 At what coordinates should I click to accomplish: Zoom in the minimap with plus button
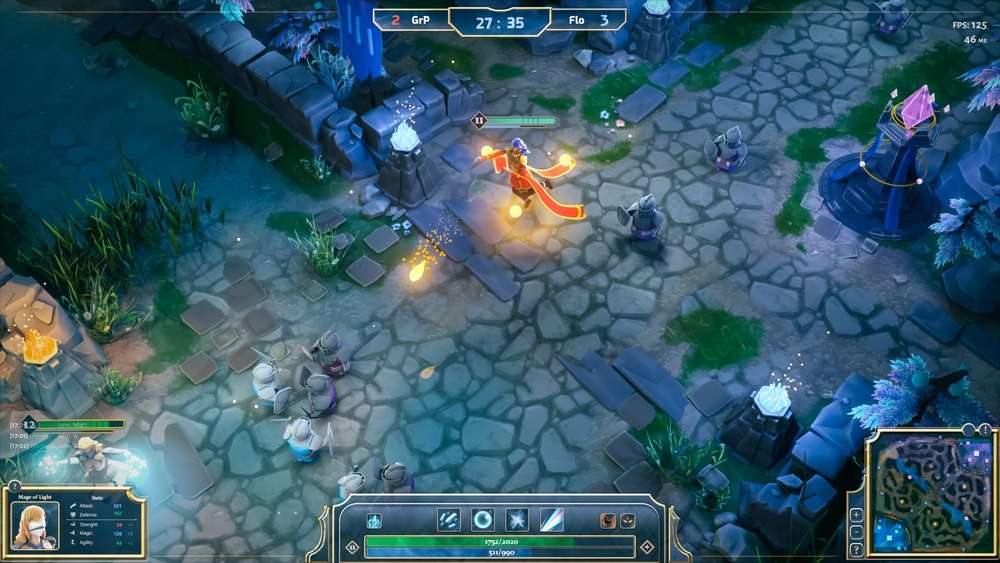[x=857, y=515]
